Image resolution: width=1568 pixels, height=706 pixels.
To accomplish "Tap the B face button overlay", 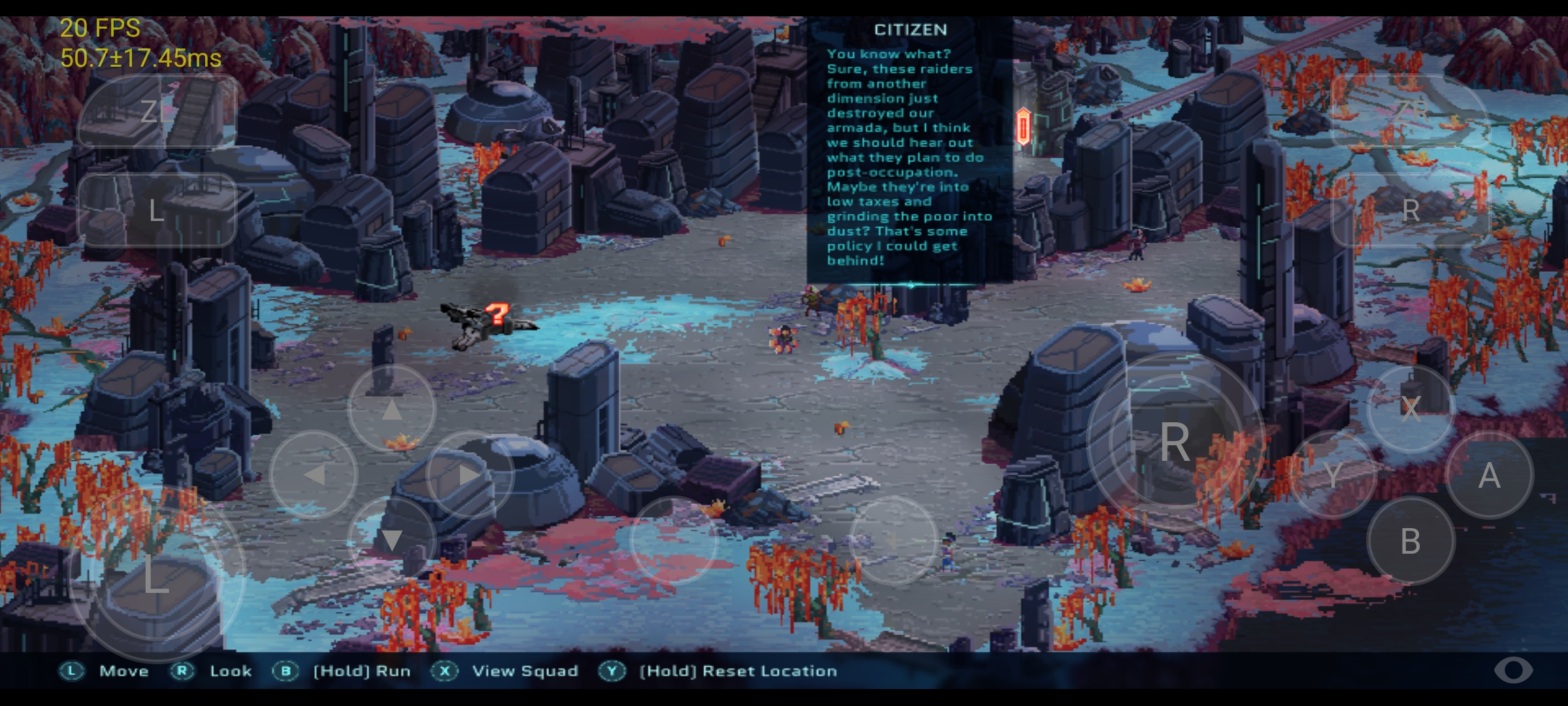I will 1411,541.
